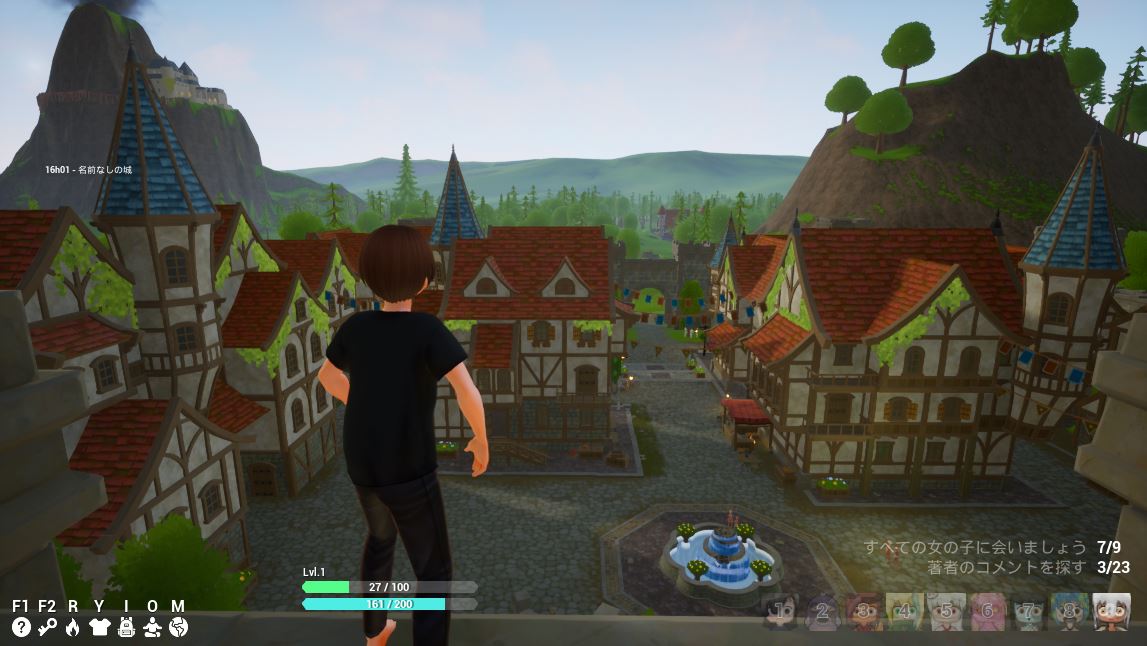This screenshot has width=1147, height=646.
Task: Pick the blue-haired portrait number 8
Action: tap(1069, 611)
